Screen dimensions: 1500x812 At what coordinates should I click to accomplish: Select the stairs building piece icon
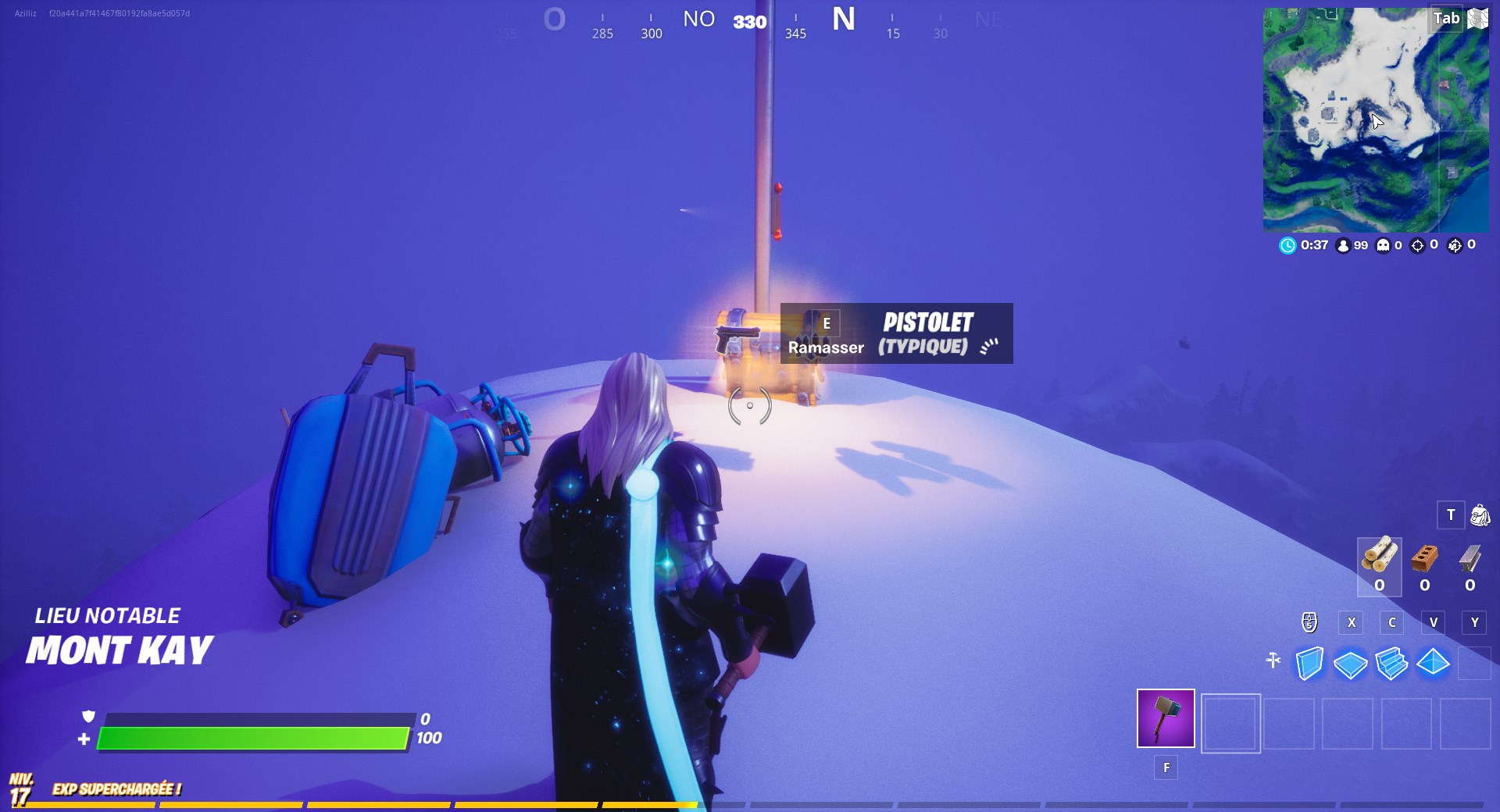tap(1391, 661)
